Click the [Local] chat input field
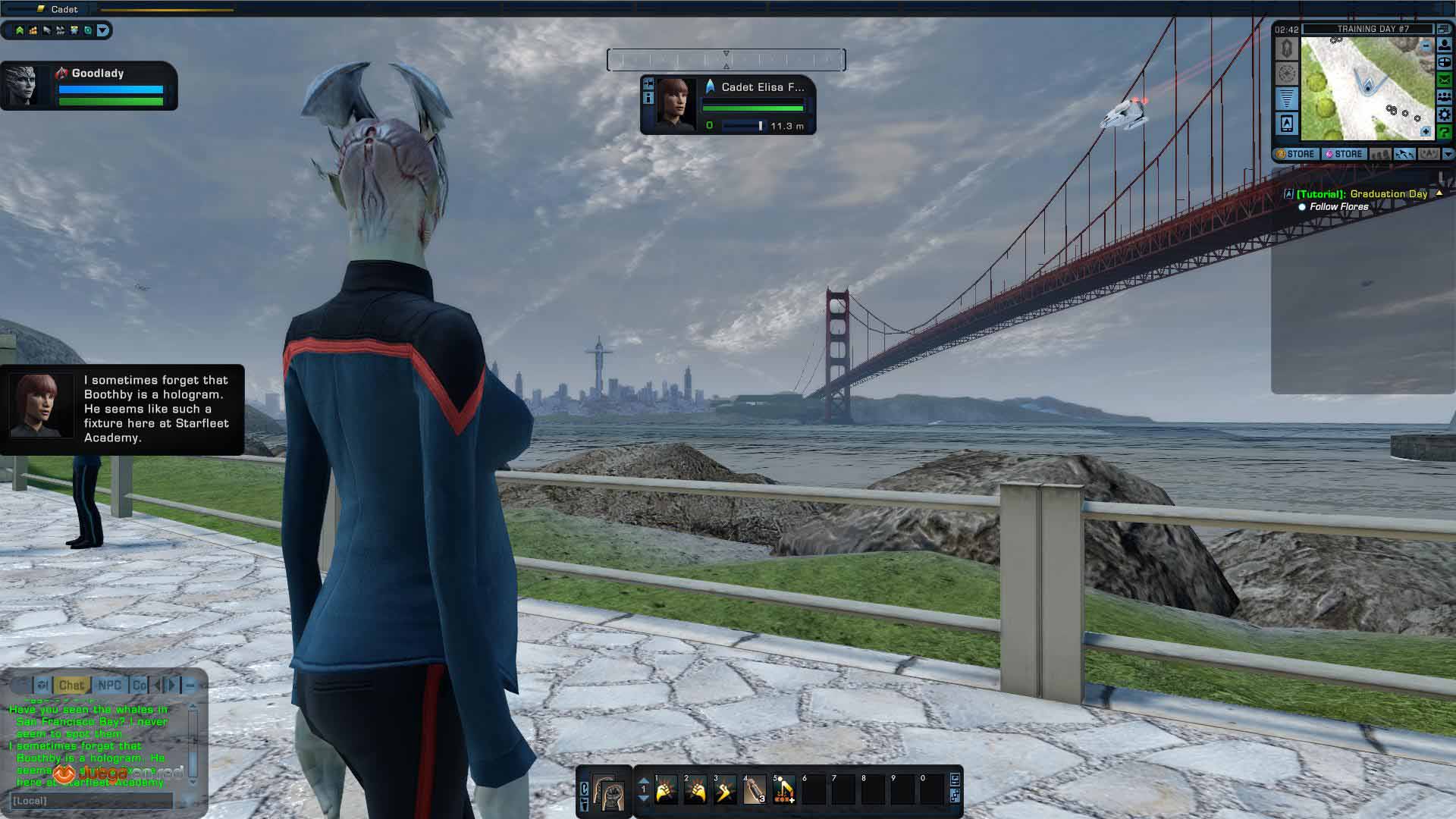 [x=91, y=801]
